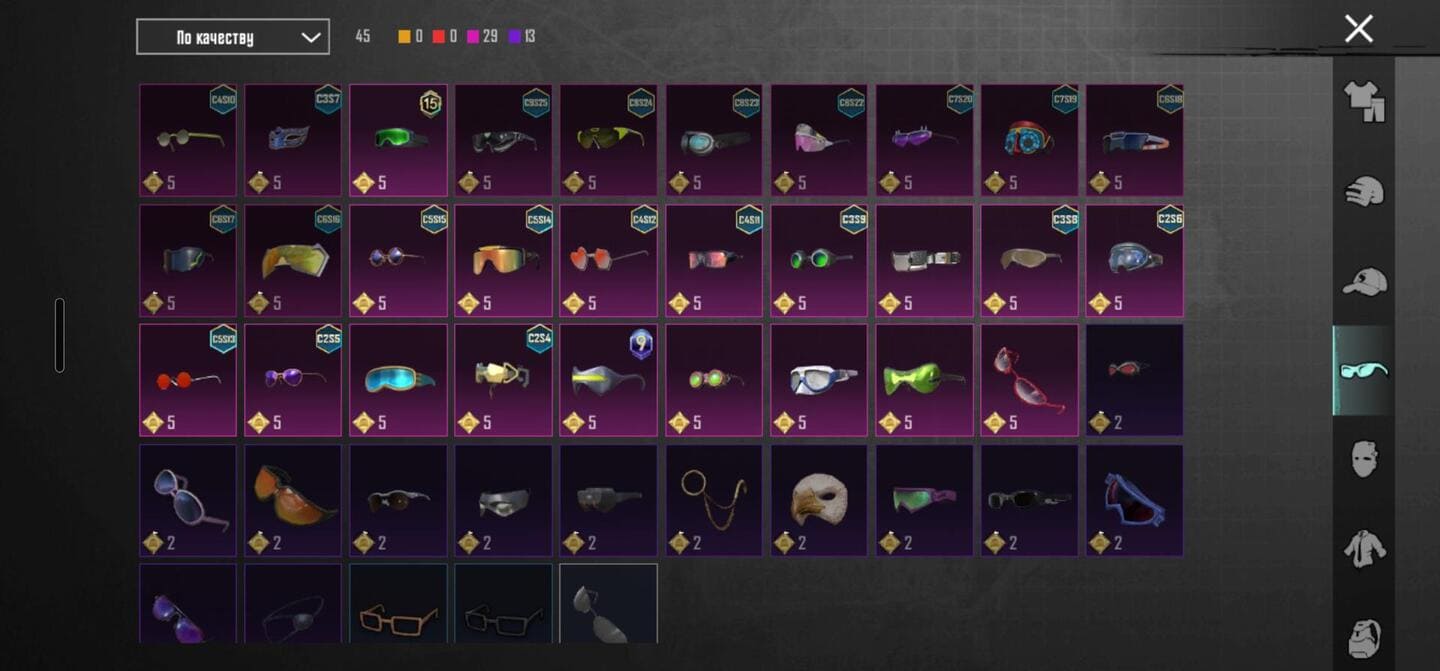1440x671 pixels.
Task: Switch to the jacket category tab
Action: coord(1364,549)
